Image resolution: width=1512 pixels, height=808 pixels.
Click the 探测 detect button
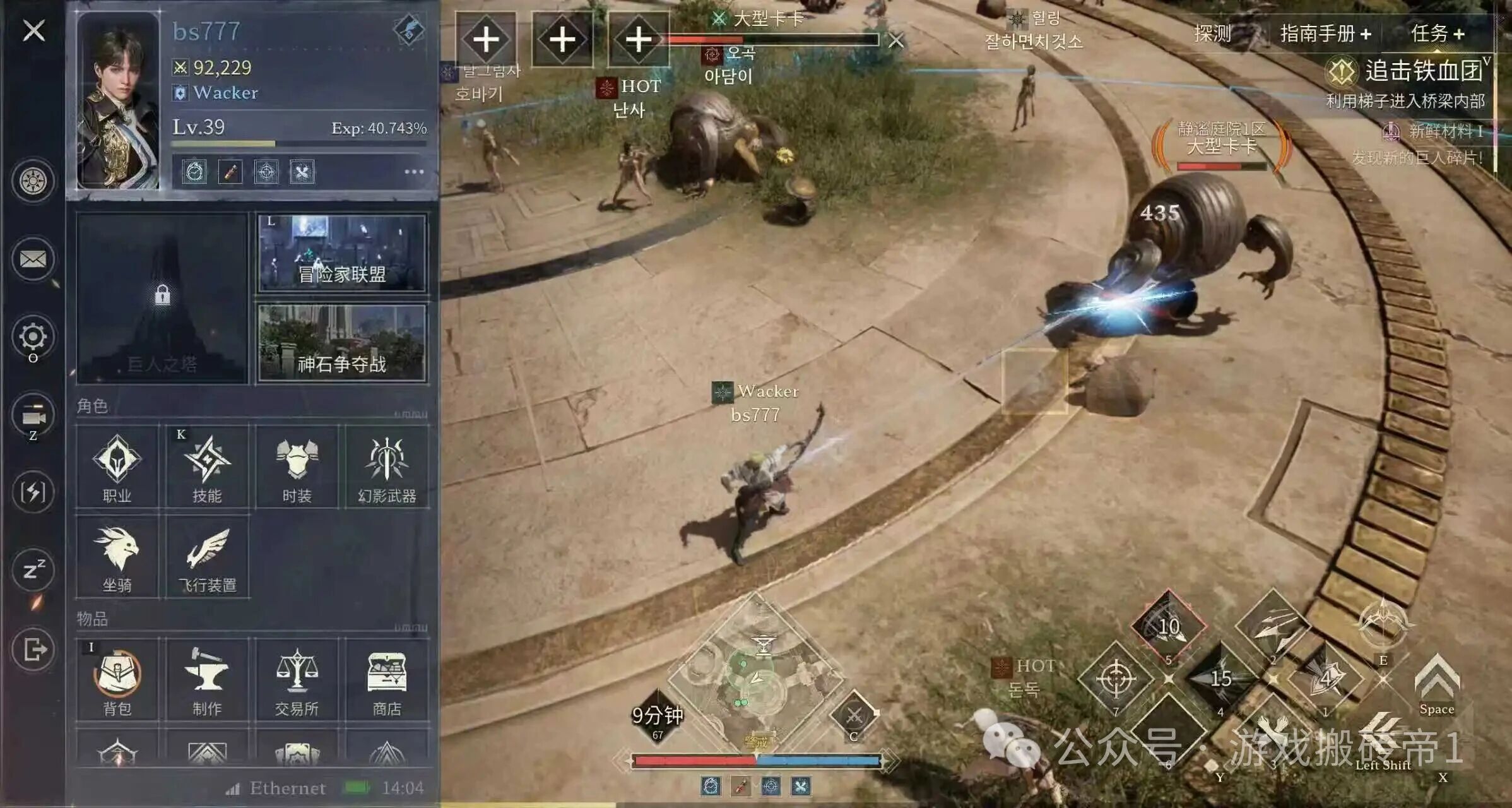(1212, 33)
